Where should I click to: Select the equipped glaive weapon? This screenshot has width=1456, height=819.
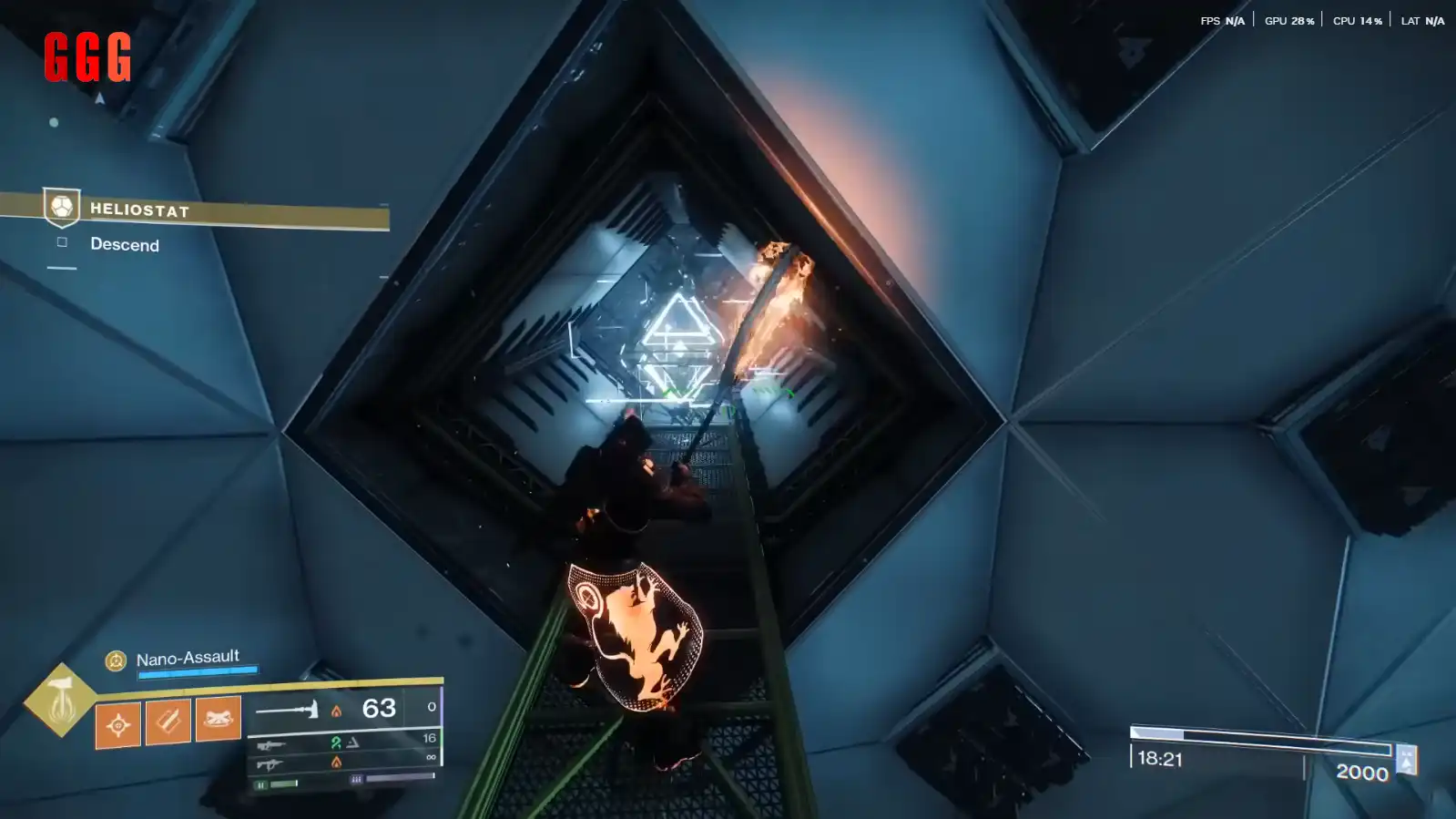[x=287, y=709]
